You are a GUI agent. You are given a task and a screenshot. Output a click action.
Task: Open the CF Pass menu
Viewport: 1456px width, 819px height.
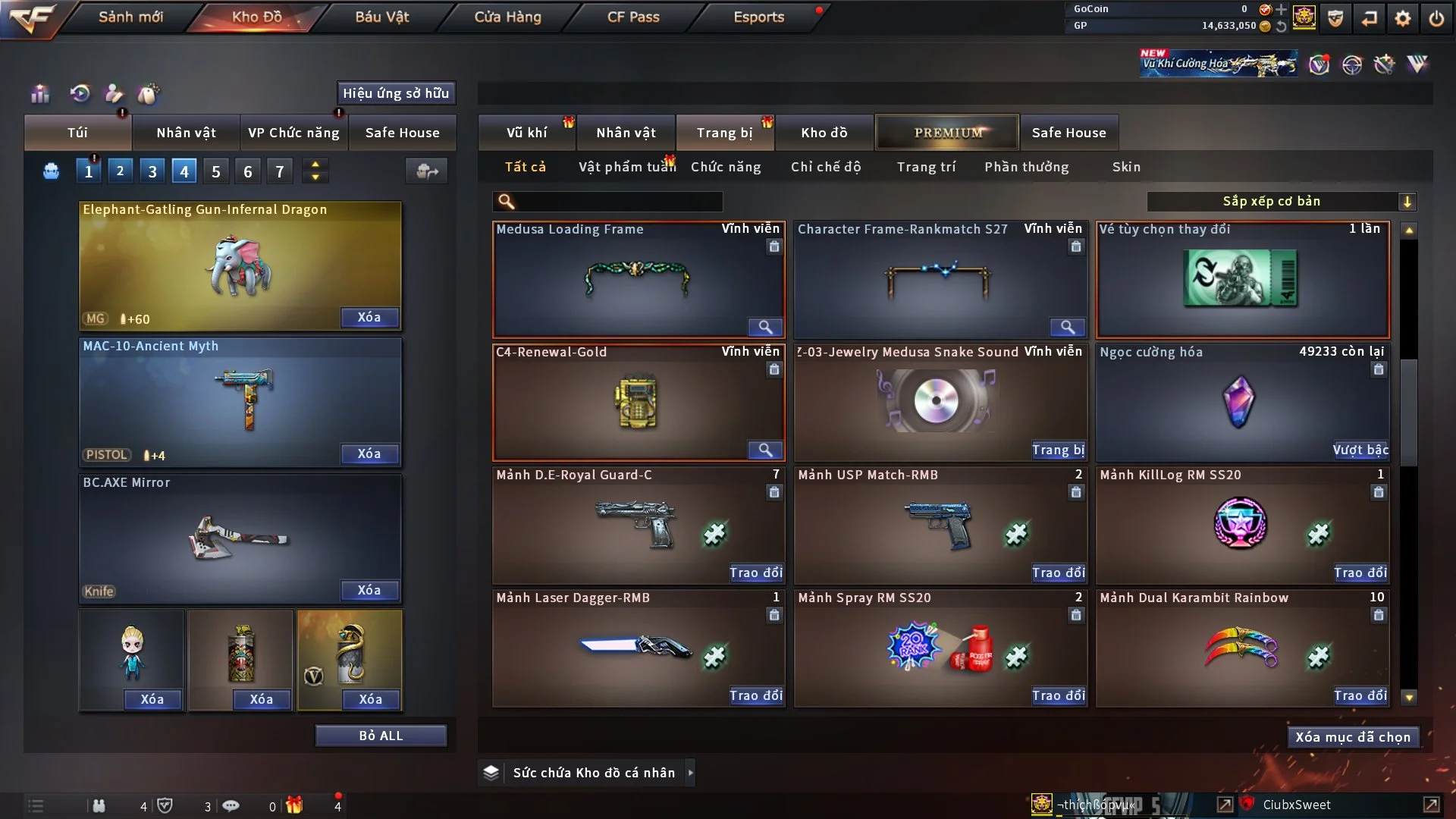(633, 17)
